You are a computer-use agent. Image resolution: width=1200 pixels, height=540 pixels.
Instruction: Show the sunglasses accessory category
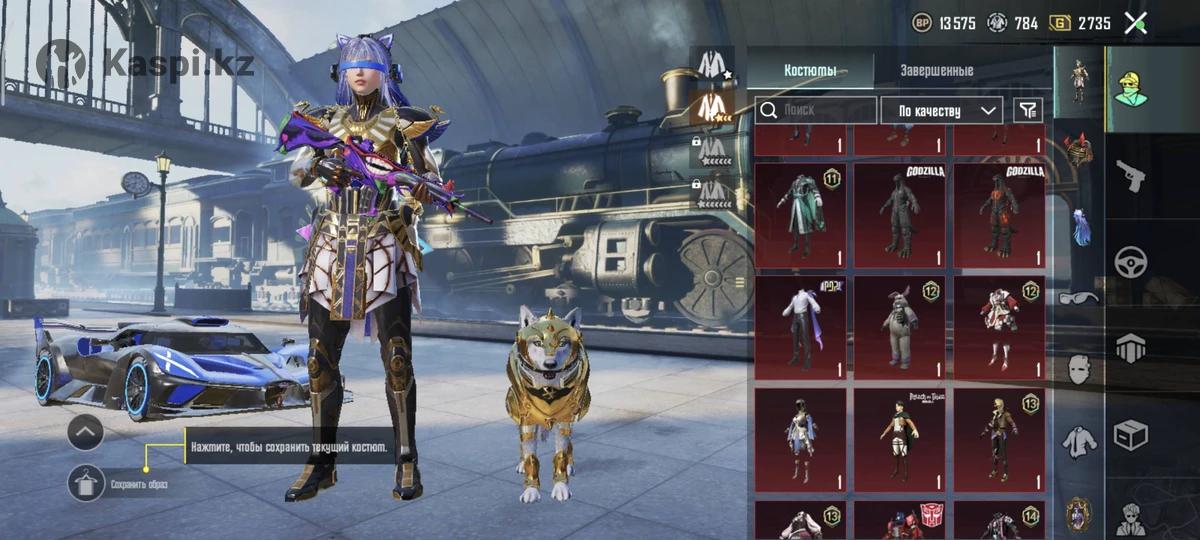[x=1078, y=297]
